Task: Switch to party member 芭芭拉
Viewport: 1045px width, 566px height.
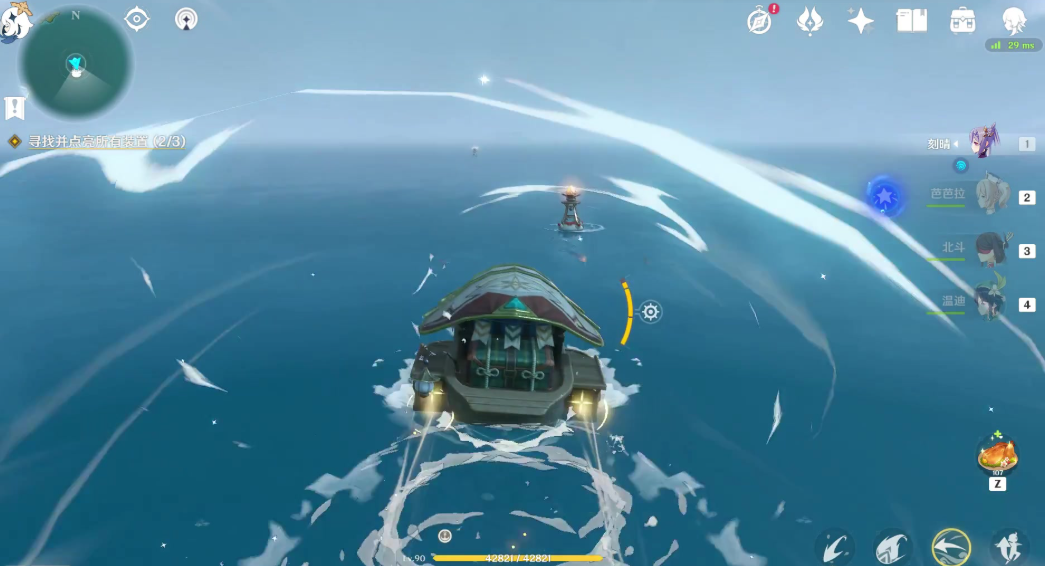Action: coord(988,197)
